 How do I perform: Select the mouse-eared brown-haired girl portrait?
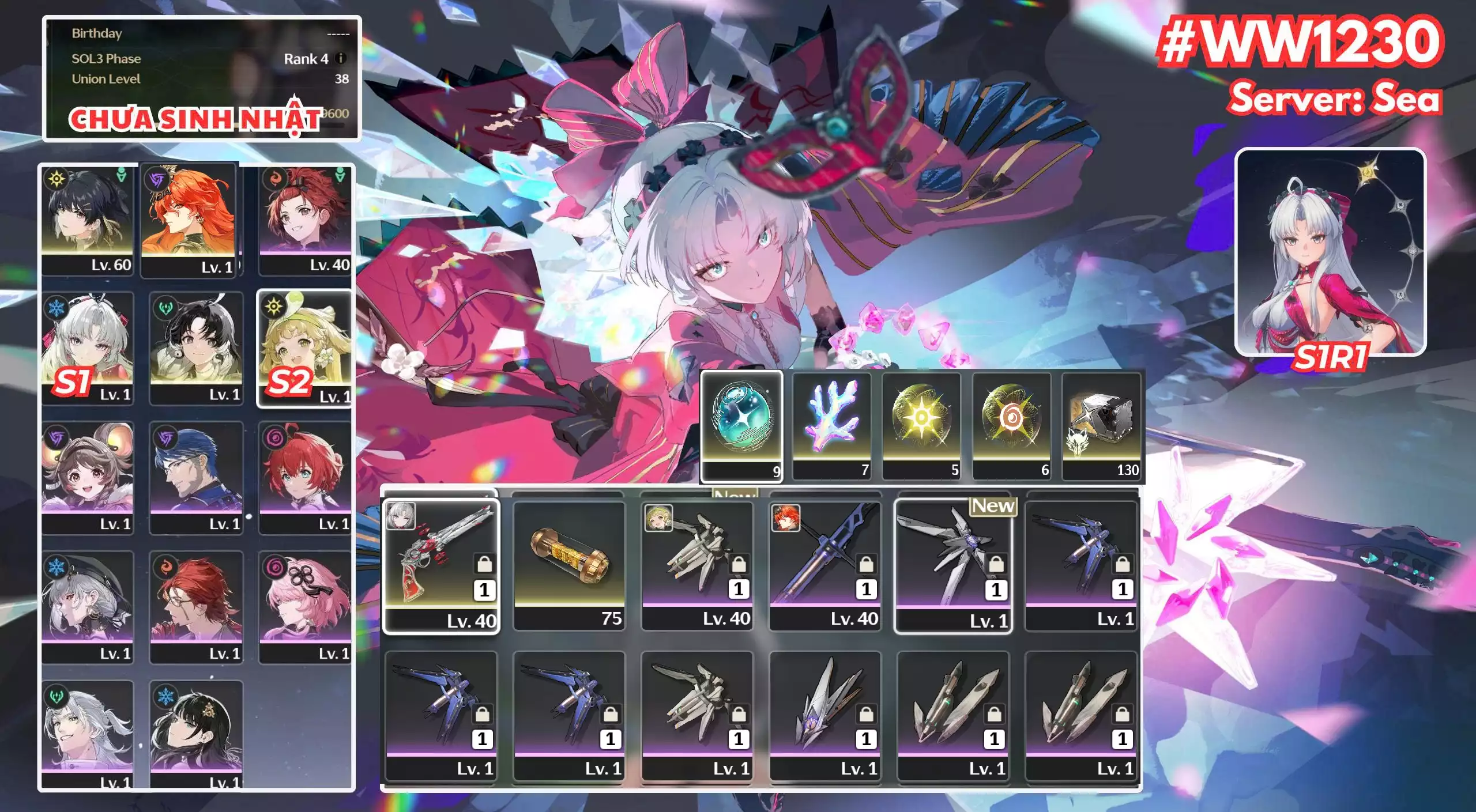pos(87,477)
